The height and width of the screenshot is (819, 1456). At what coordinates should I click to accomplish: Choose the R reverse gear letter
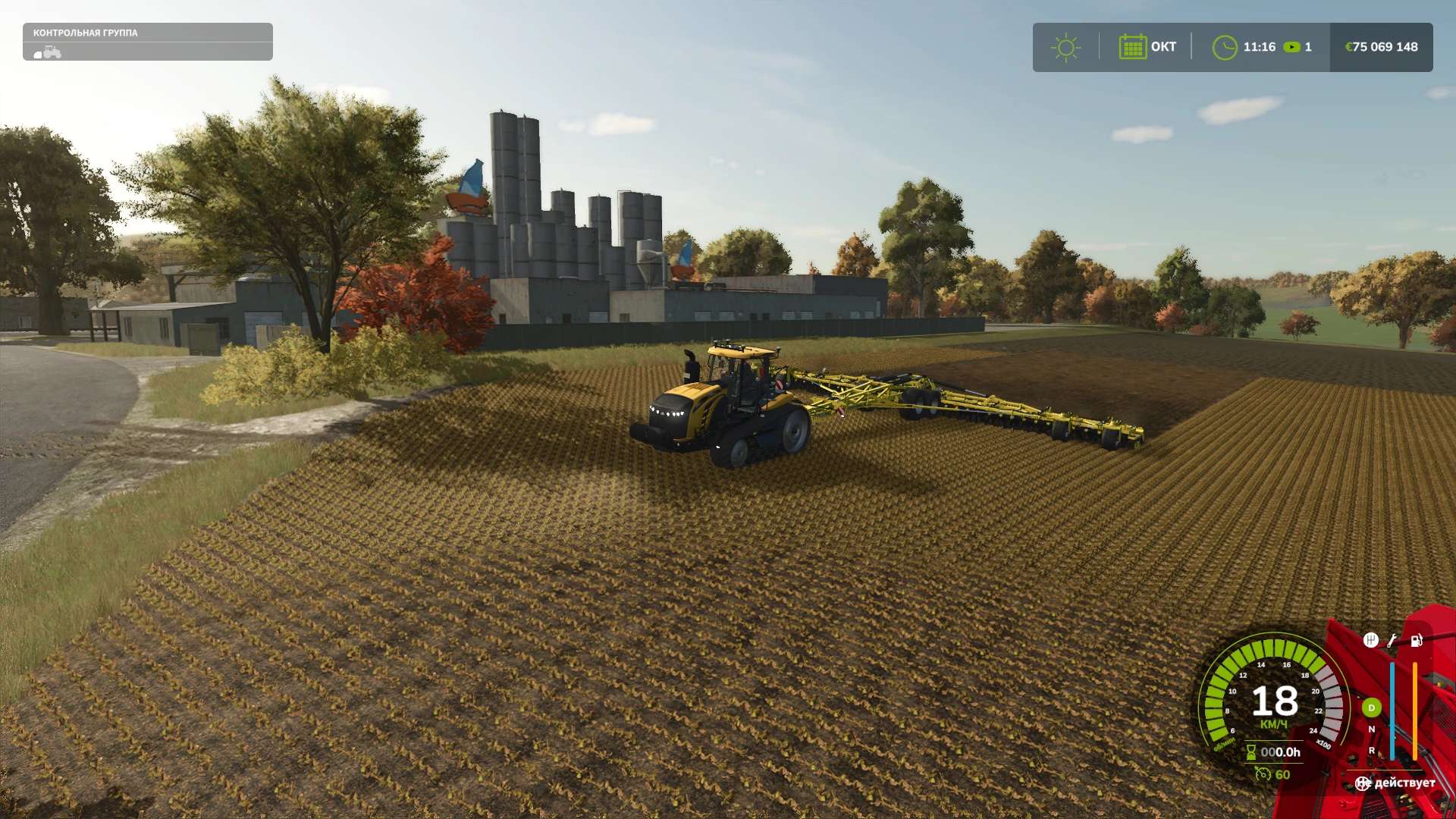click(1371, 751)
